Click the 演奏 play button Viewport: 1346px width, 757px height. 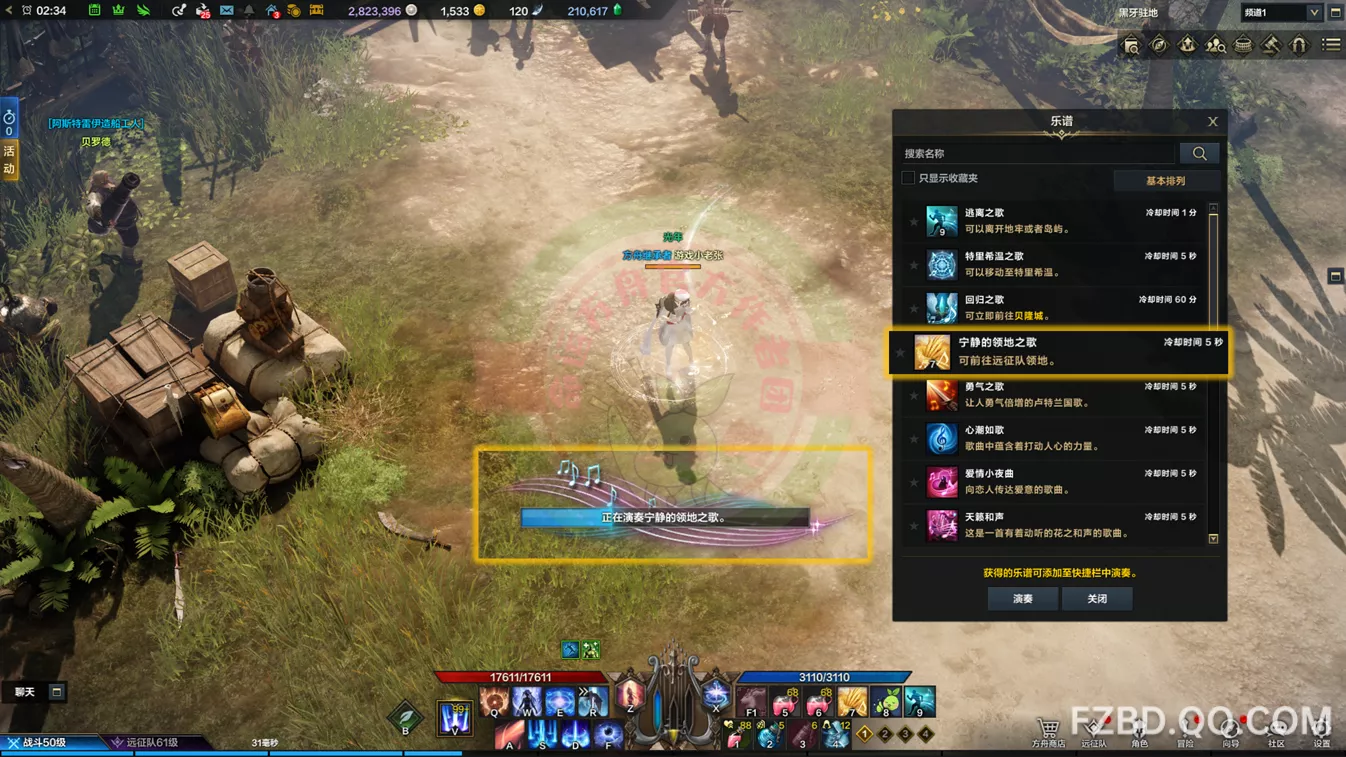point(1022,599)
